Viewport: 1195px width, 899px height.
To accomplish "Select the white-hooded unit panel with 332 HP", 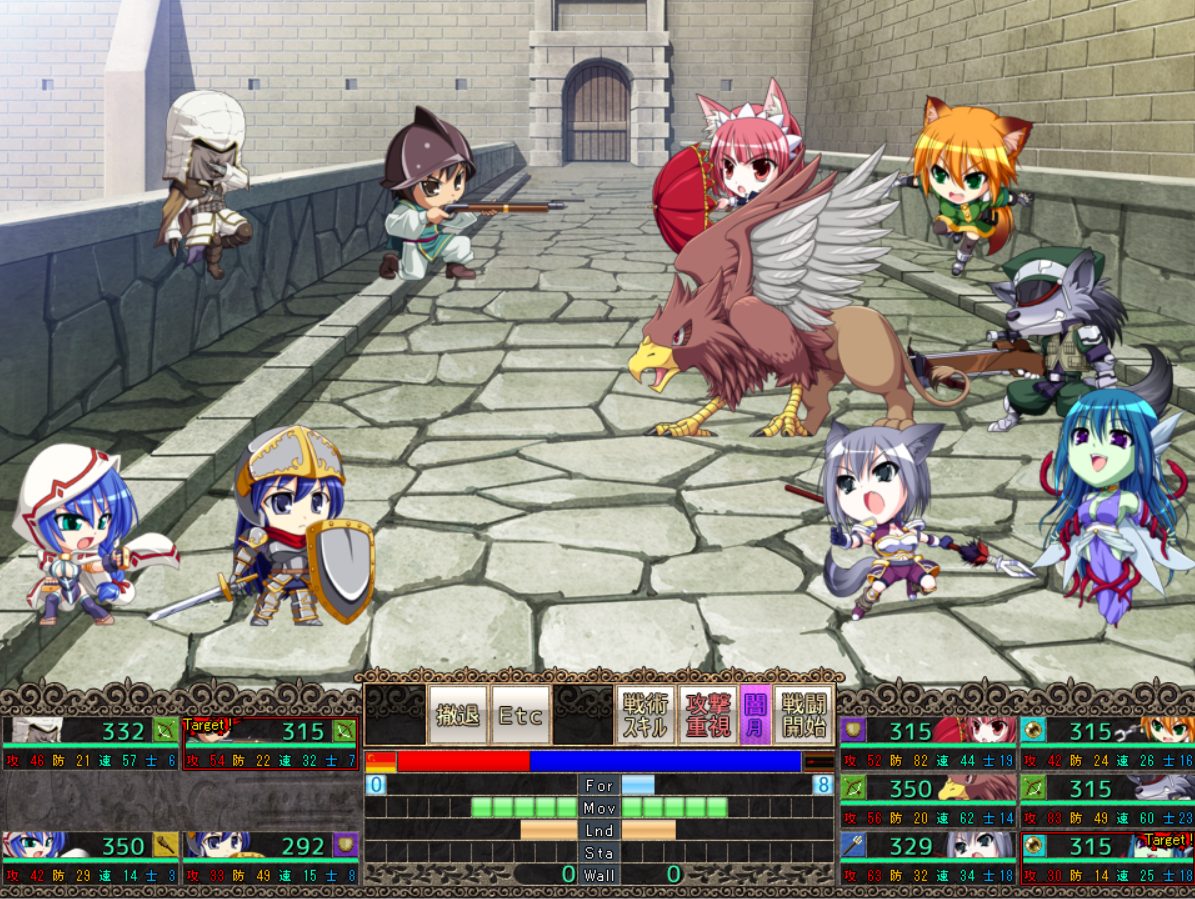I will click(x=90, y=743).
